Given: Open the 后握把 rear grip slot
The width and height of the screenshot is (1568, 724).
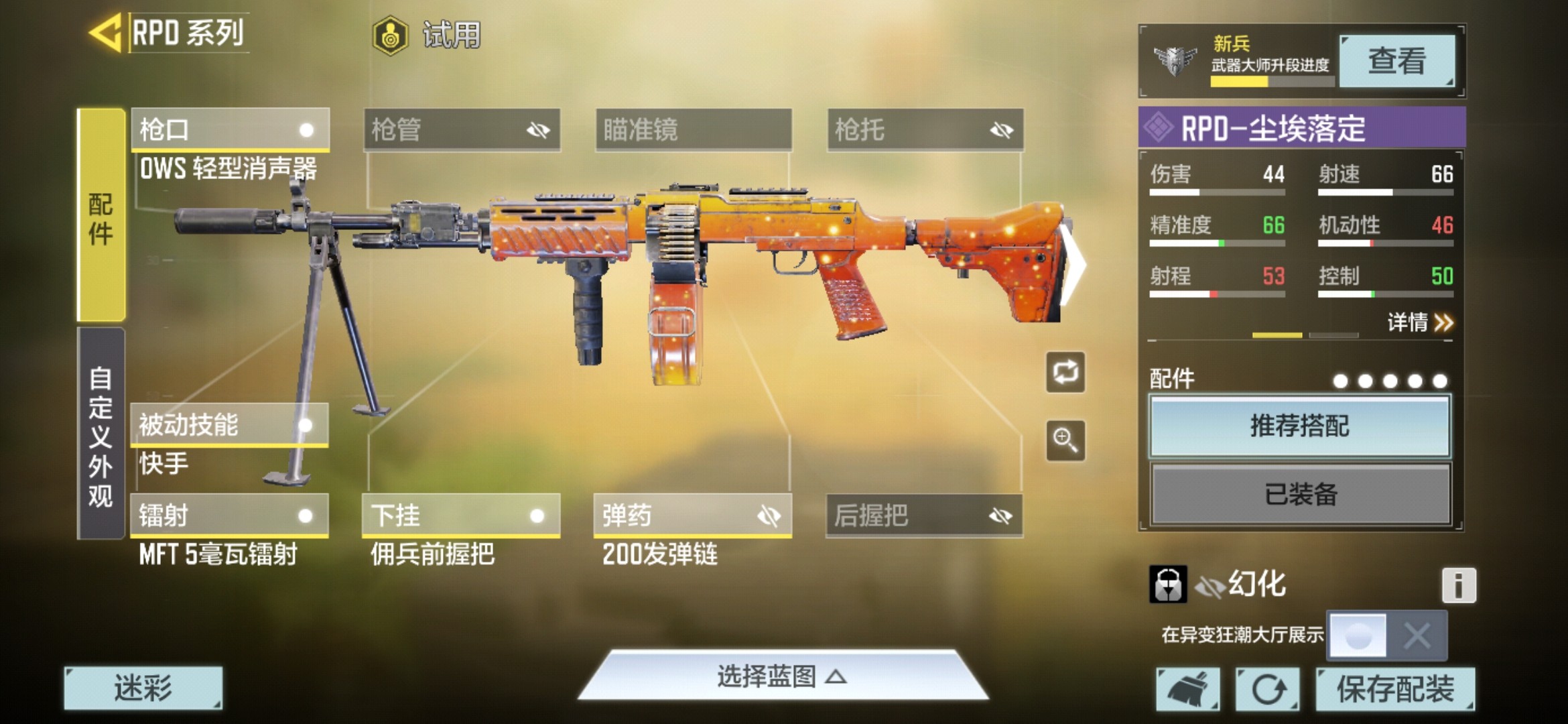Looking at the screenshot, I should pyautogui.click(x=924, y=516).
